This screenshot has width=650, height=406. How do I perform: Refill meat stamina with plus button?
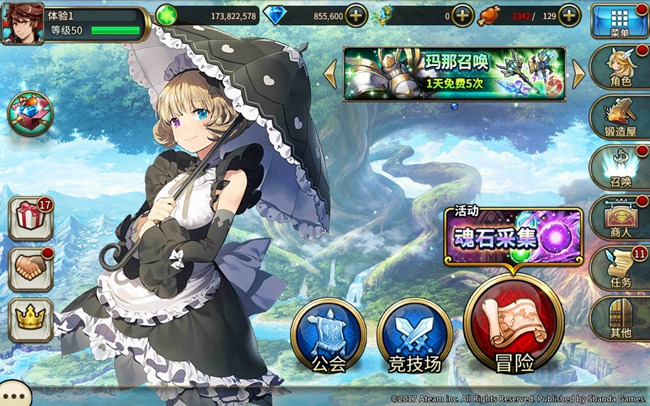pos(569,16)
